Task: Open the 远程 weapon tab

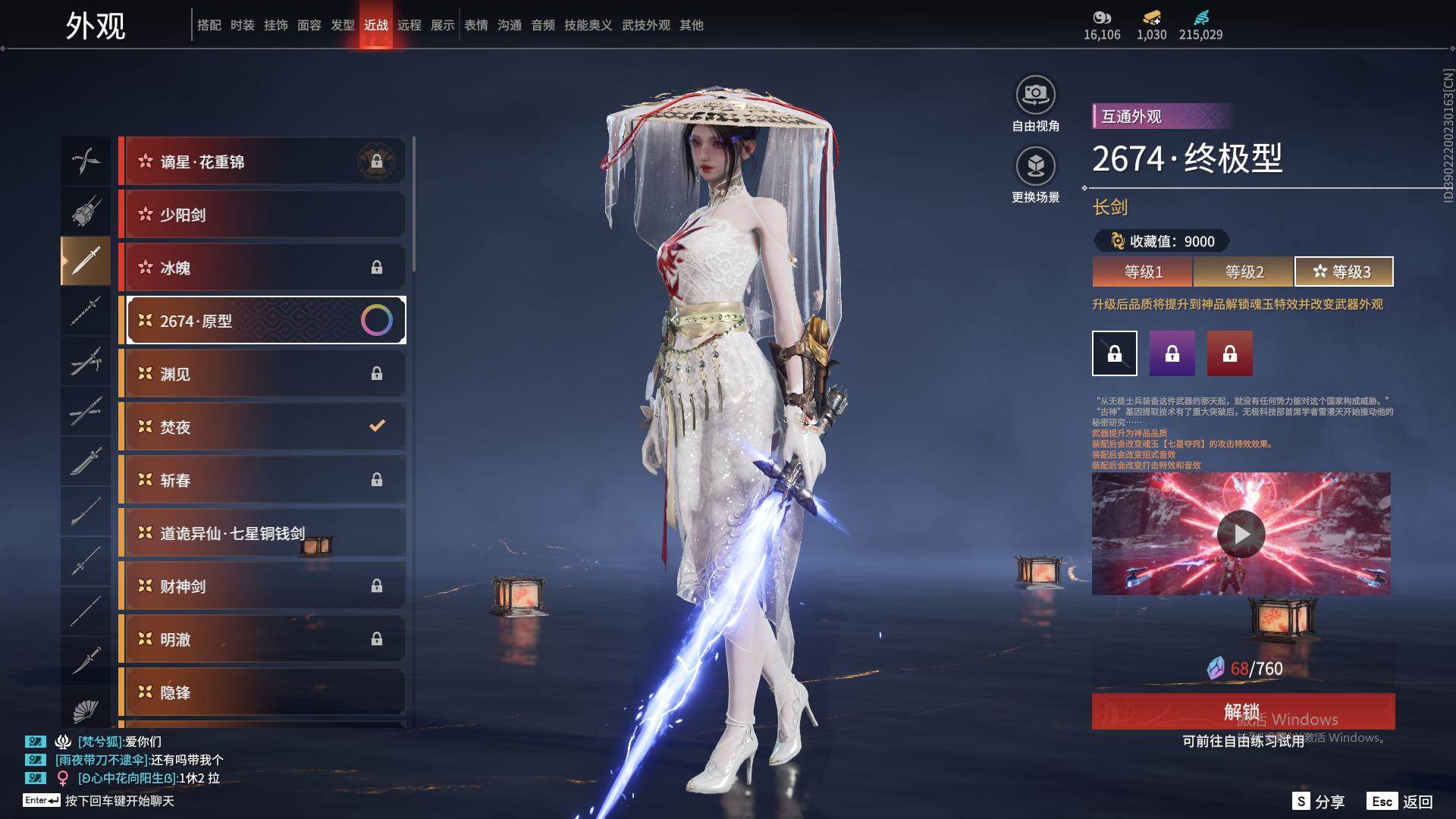Action: pyautogui.click(x=409, y=25)
